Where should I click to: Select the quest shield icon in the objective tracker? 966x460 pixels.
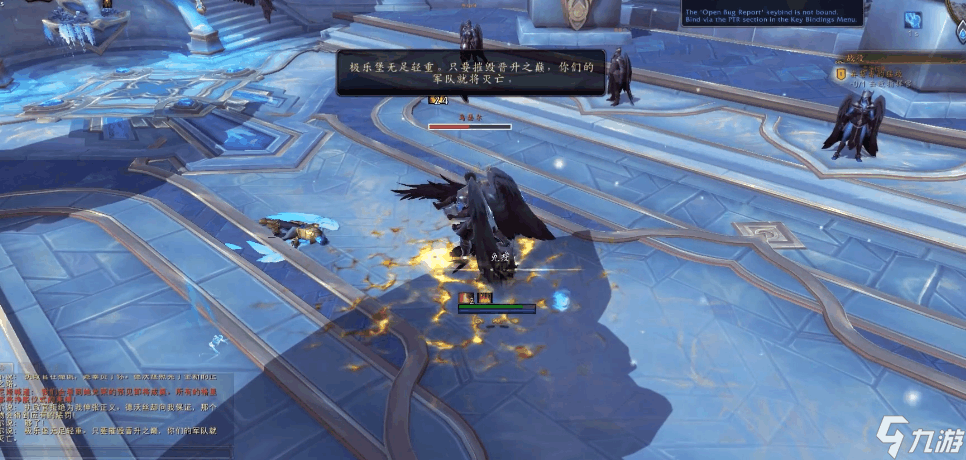(842, 72)
